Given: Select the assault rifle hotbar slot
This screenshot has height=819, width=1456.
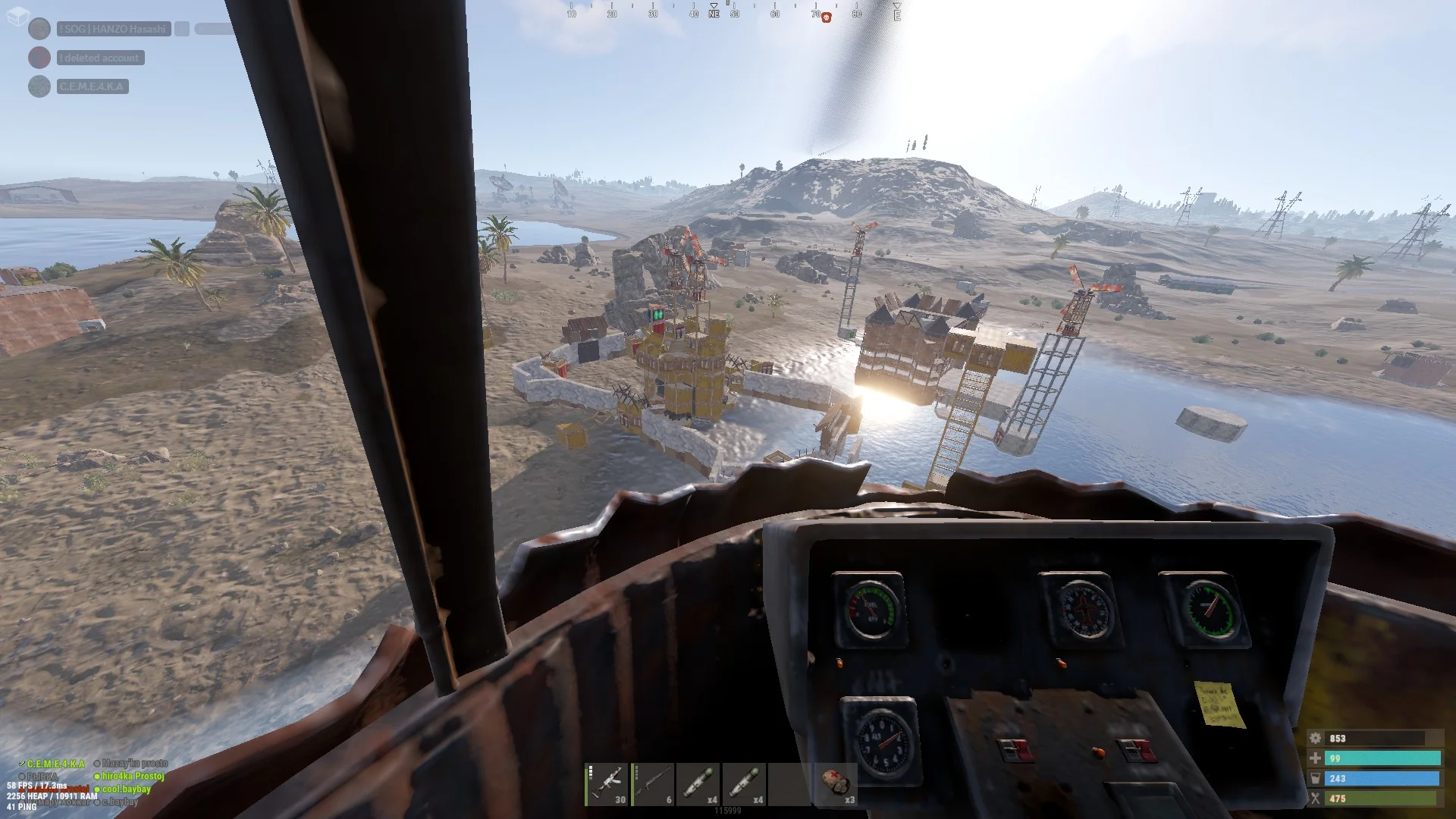Looking at the screenshot, I should pos(607,784).
